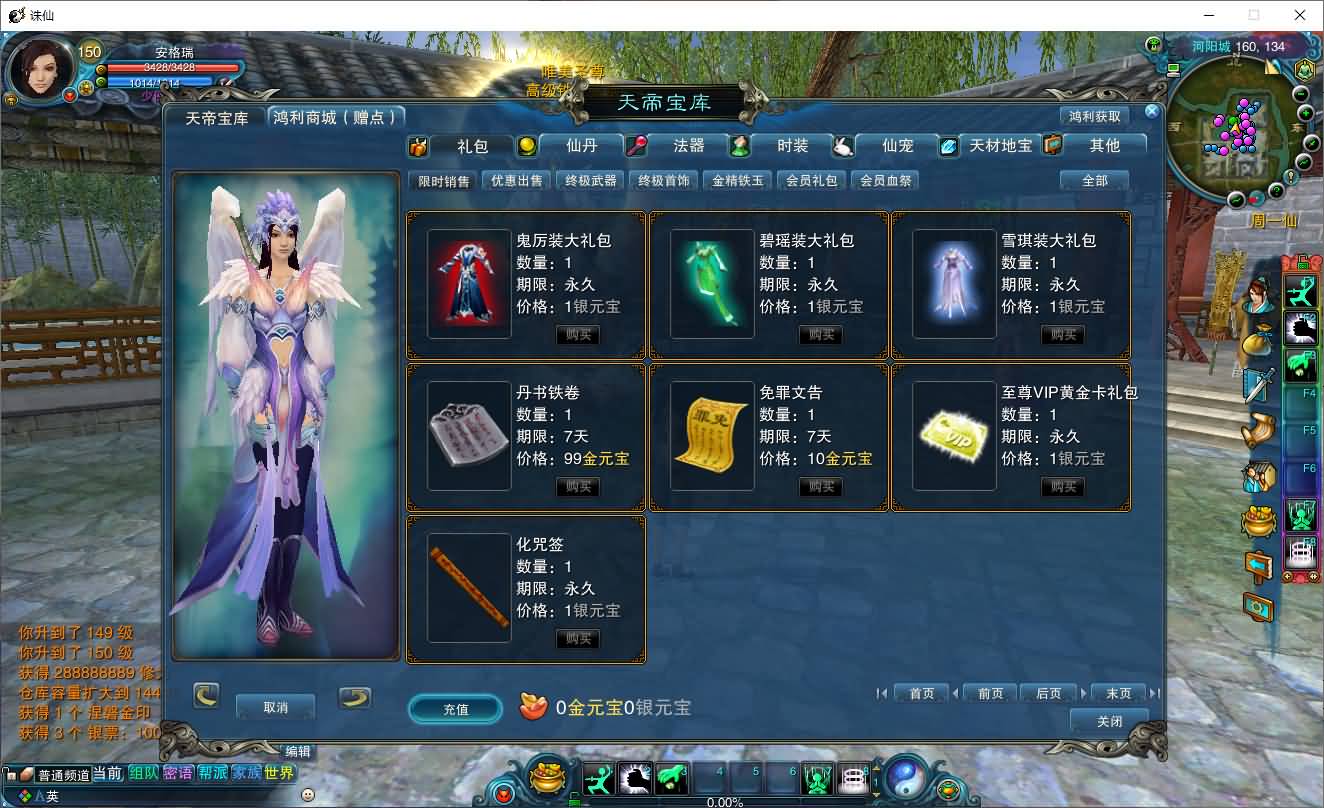Purchase the 碧瑶装大礼包
The image size is (1324, 808).
(821, 335)
